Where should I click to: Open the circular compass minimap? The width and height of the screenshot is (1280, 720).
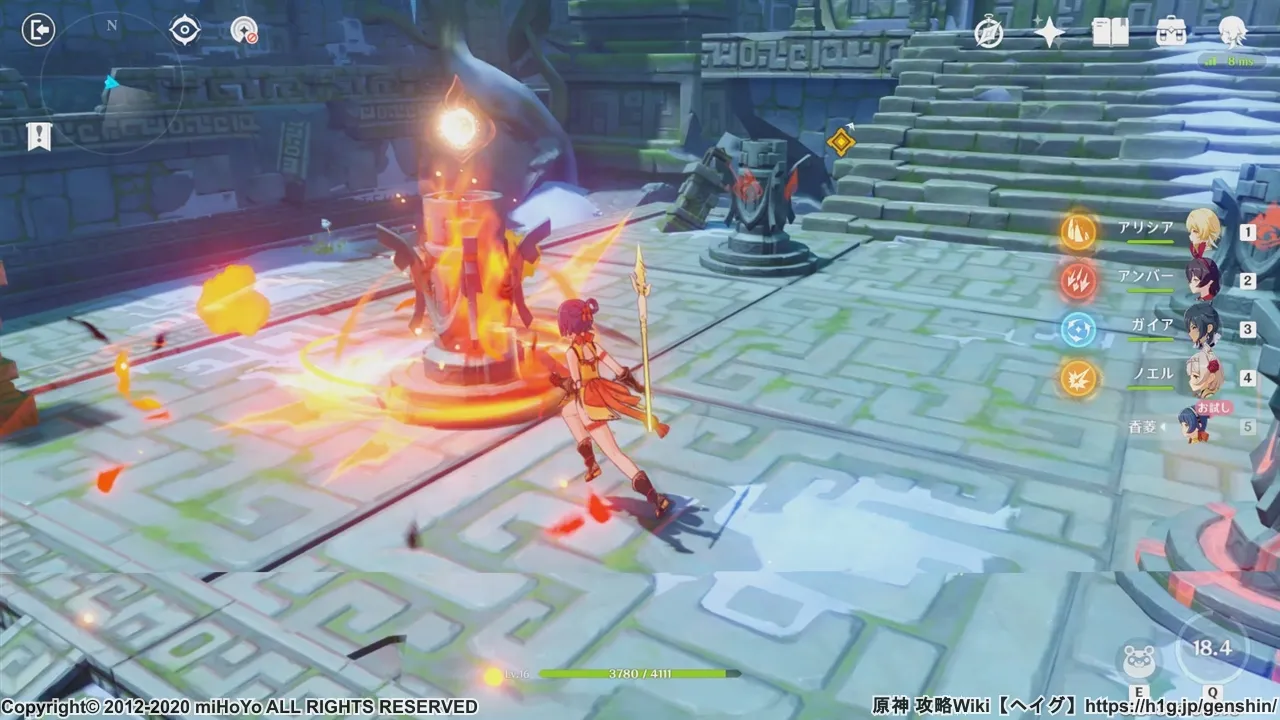coord(111,82)
